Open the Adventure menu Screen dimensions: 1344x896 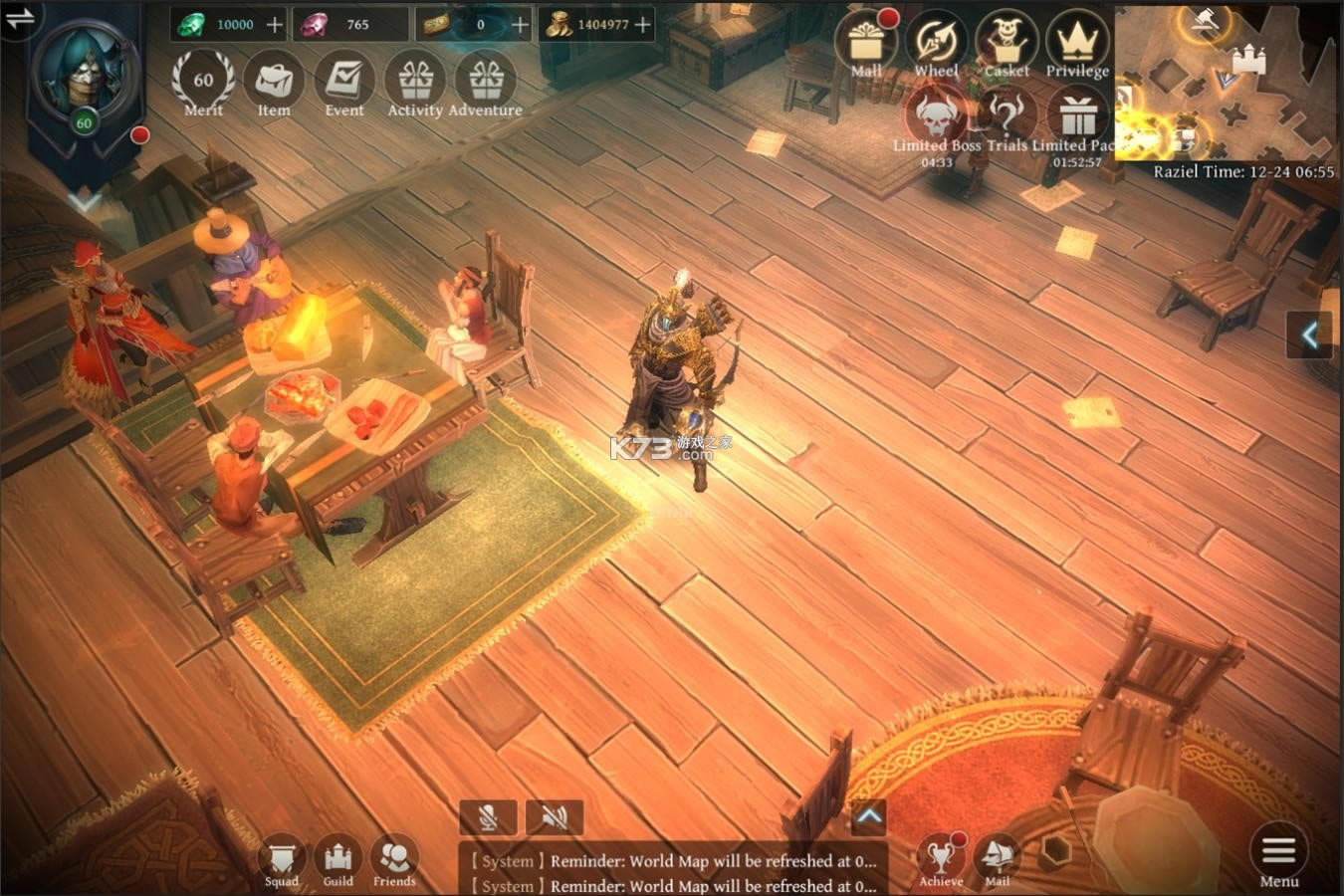[x=486, y=83]
